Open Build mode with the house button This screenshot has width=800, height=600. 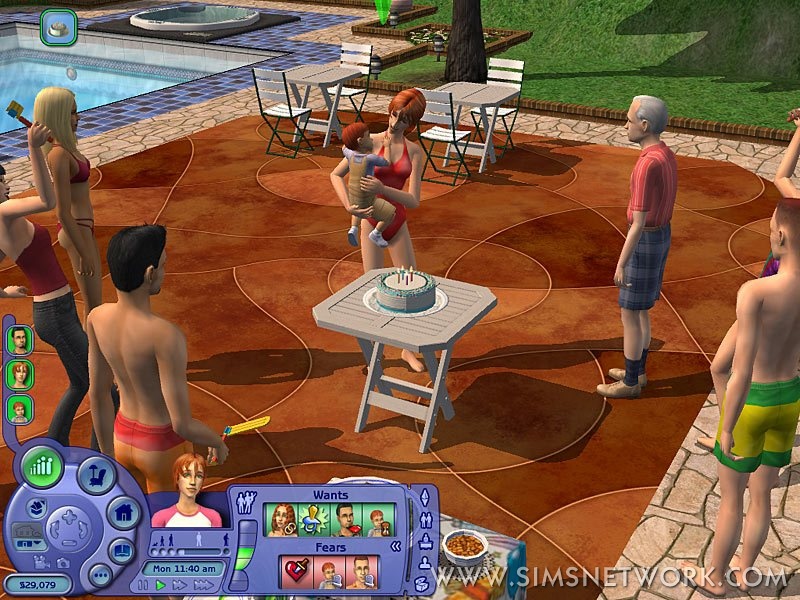point(123,514)
